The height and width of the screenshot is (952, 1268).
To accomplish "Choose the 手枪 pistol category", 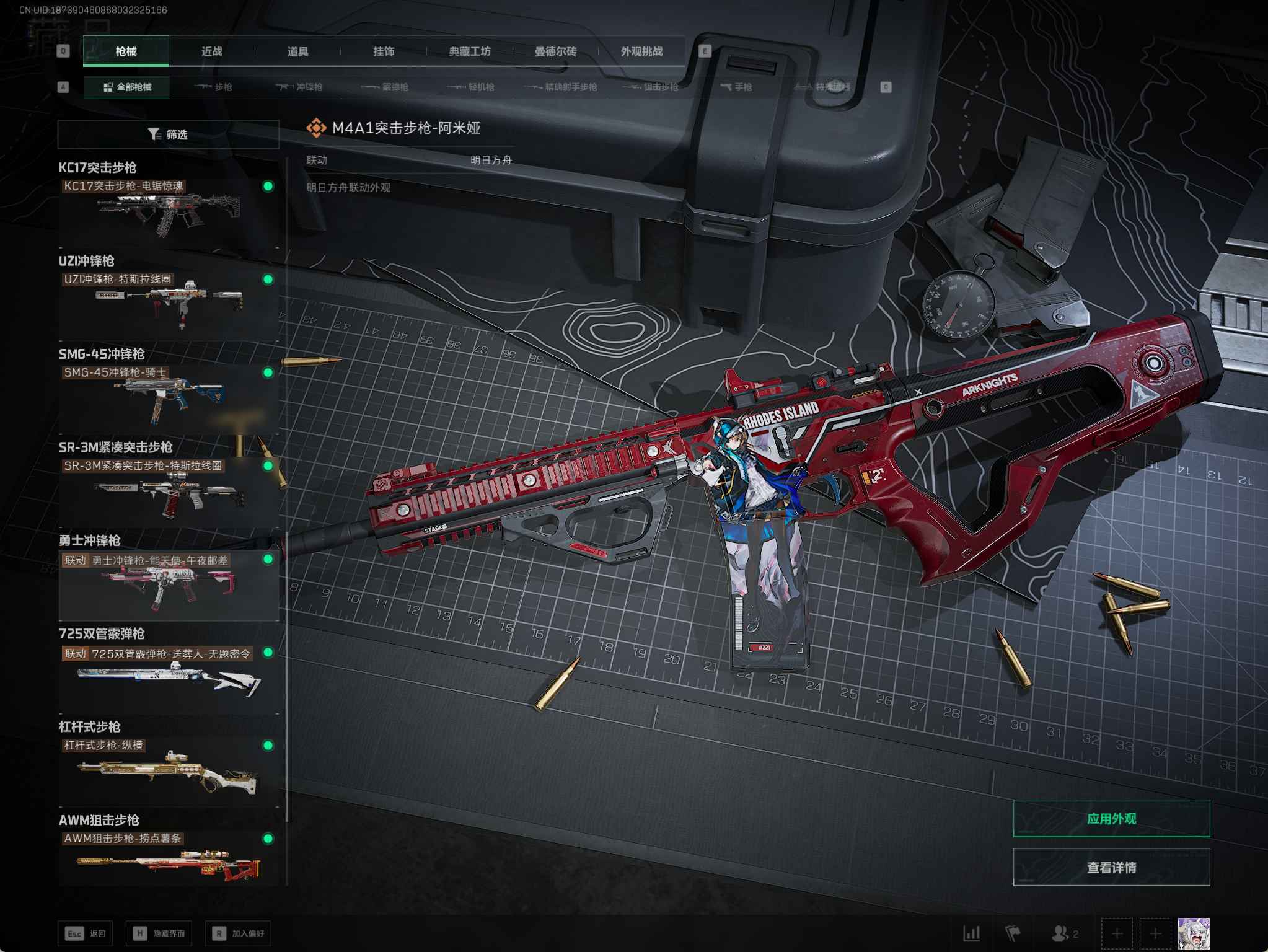I will pos(736,87).
